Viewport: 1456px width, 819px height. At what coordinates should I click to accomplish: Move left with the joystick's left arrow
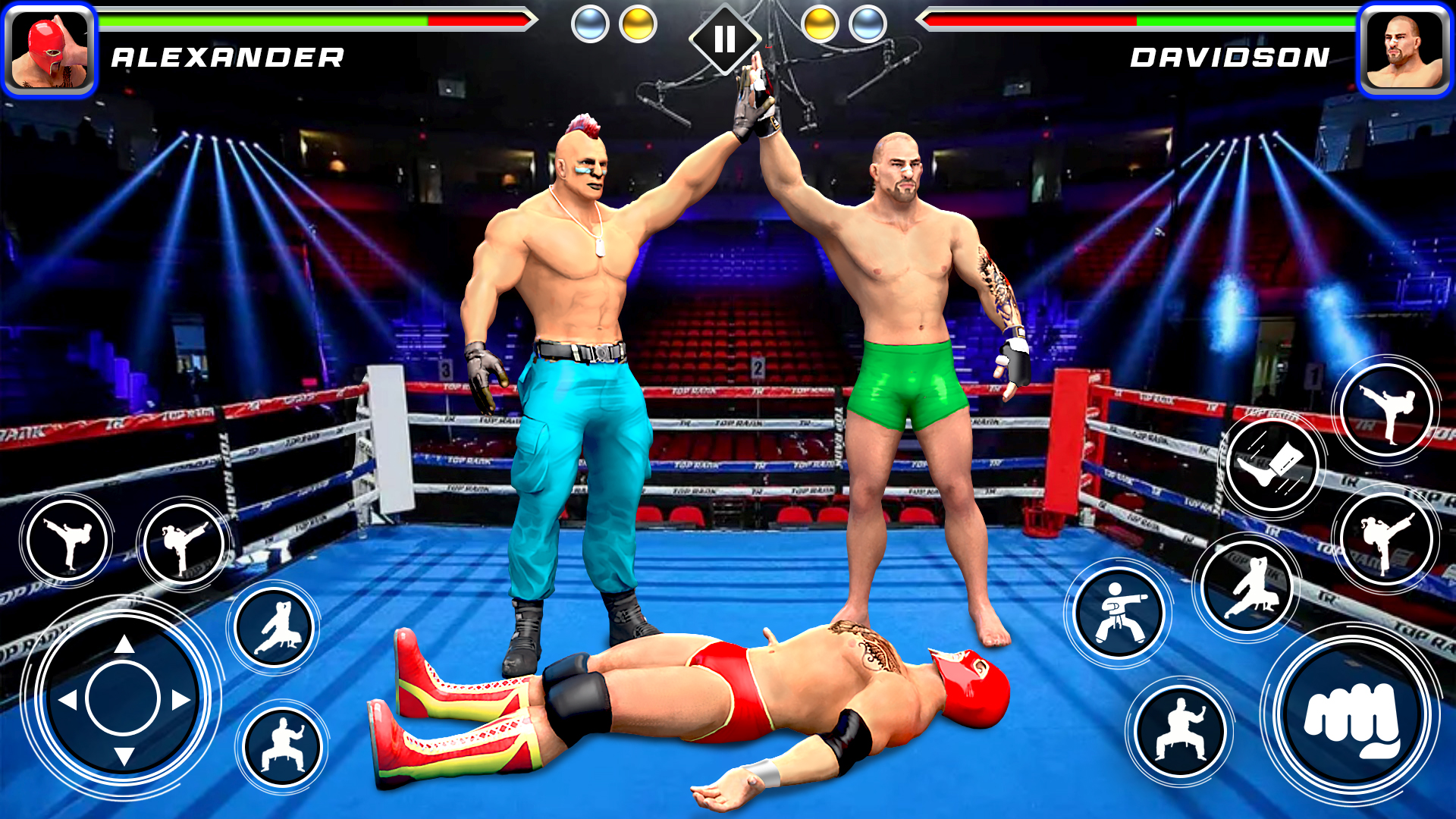68,700
